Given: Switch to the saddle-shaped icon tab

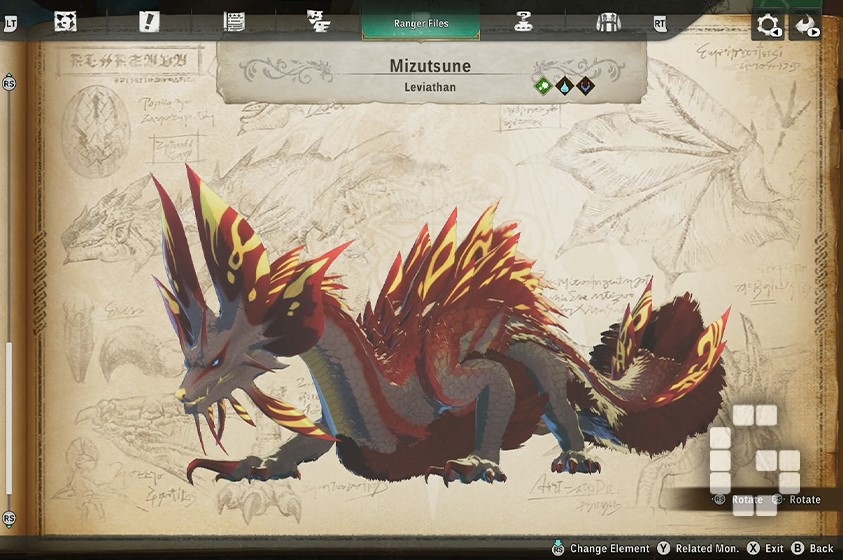Looking at the screenshot, I should (x=608, y=22).
